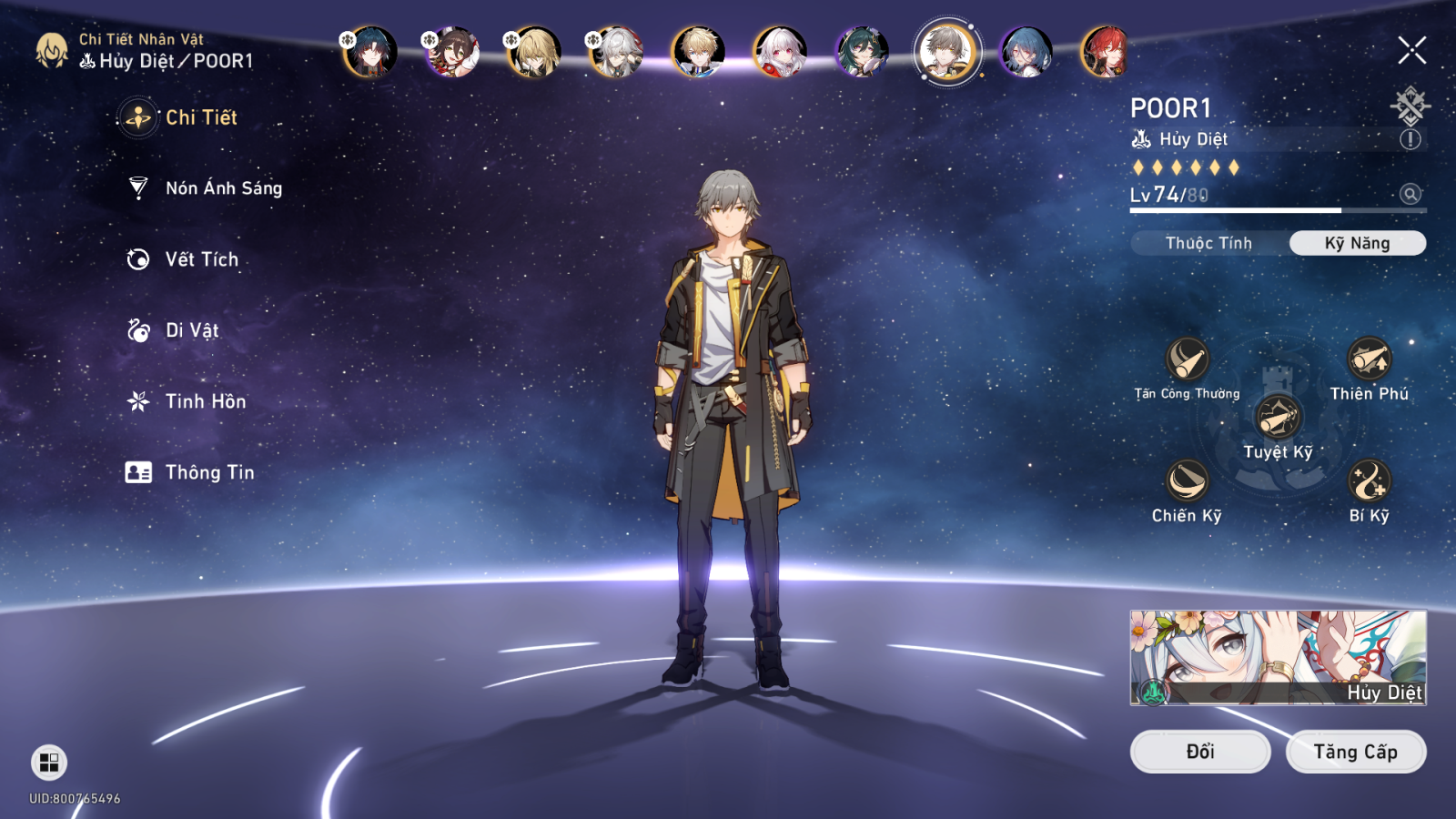The height and width of the screenshot is (819, 1456).
Task: Switch to the Thuộc Tính tab
Action: coord(1208,243)
